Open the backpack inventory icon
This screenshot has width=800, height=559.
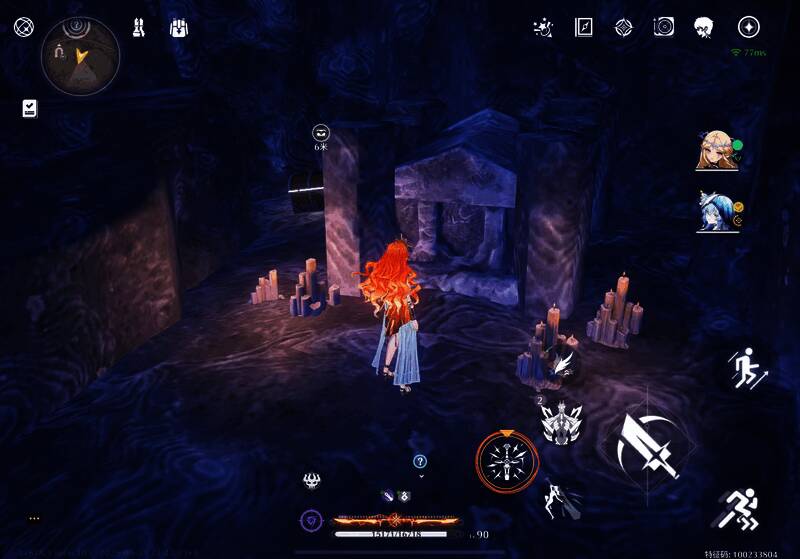pyautogui.click(x=180, y=27)
